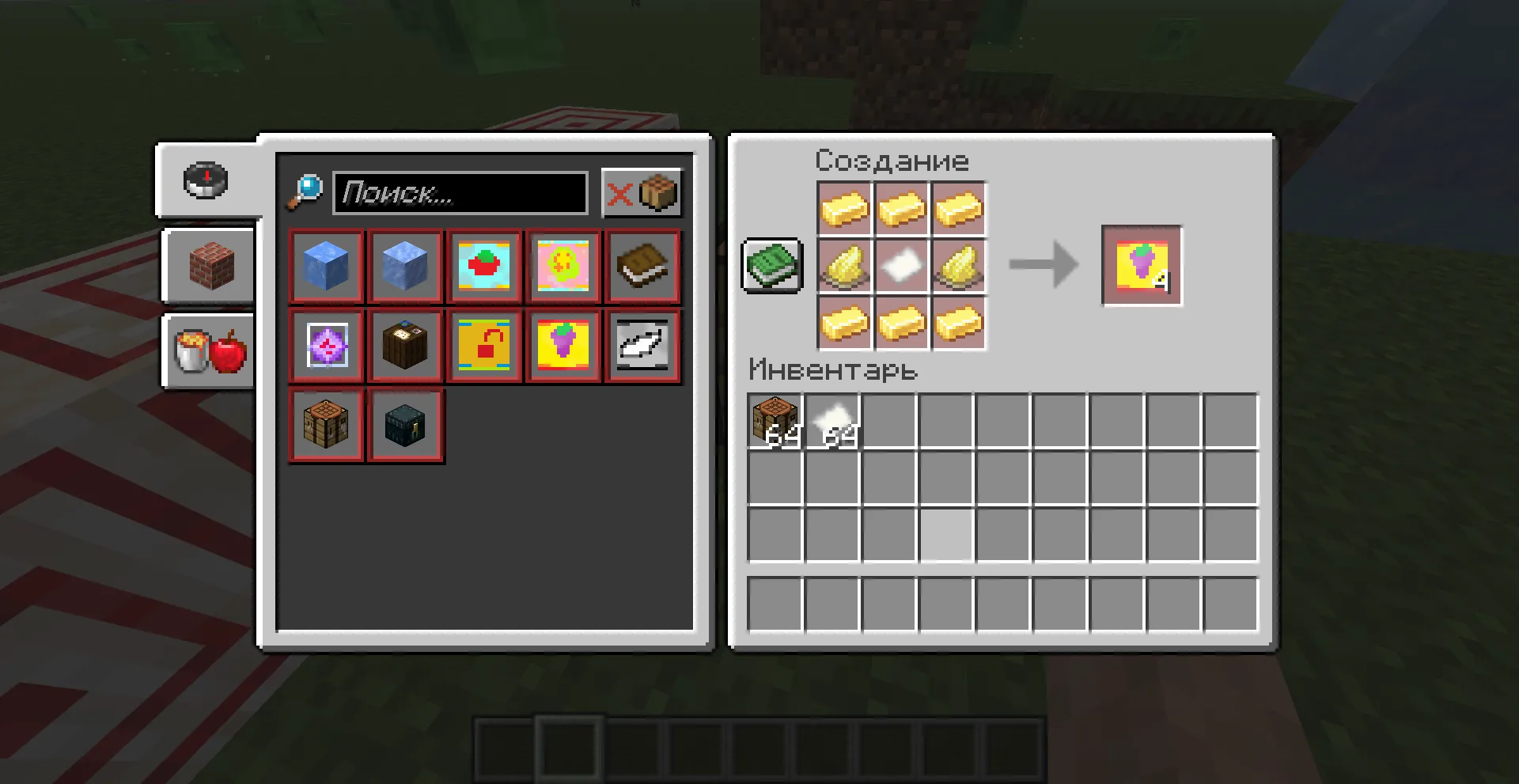1519x784 pixels.
Task: Select the compass search tab
Action: click(204, 180)
